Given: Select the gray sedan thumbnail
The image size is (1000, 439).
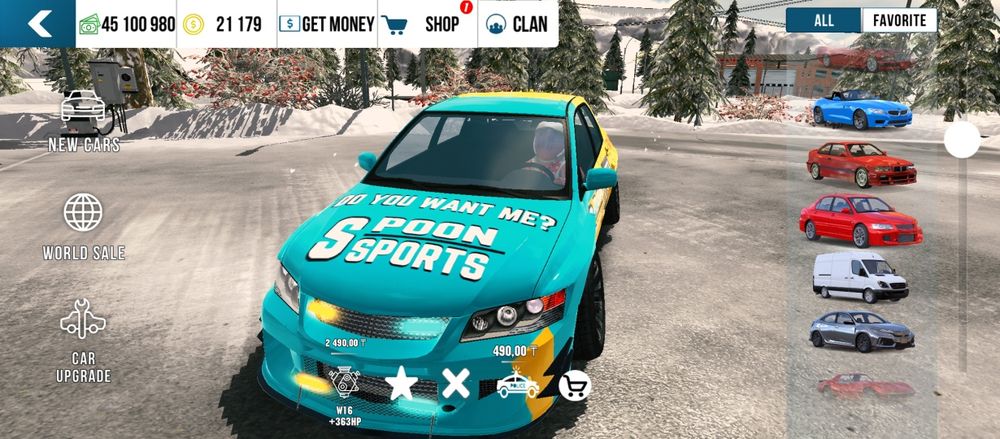Looking at the screenshot, I should (860, 331).
